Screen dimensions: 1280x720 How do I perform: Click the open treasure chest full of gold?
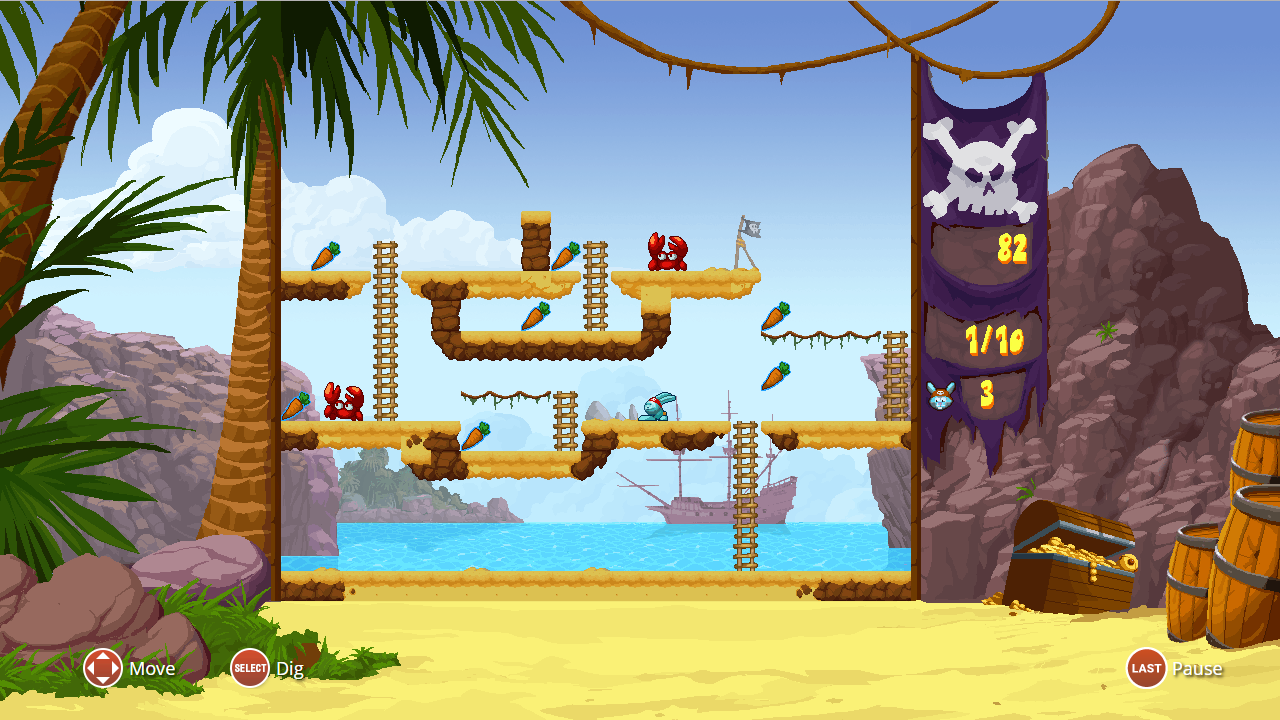pos(1070,550)
